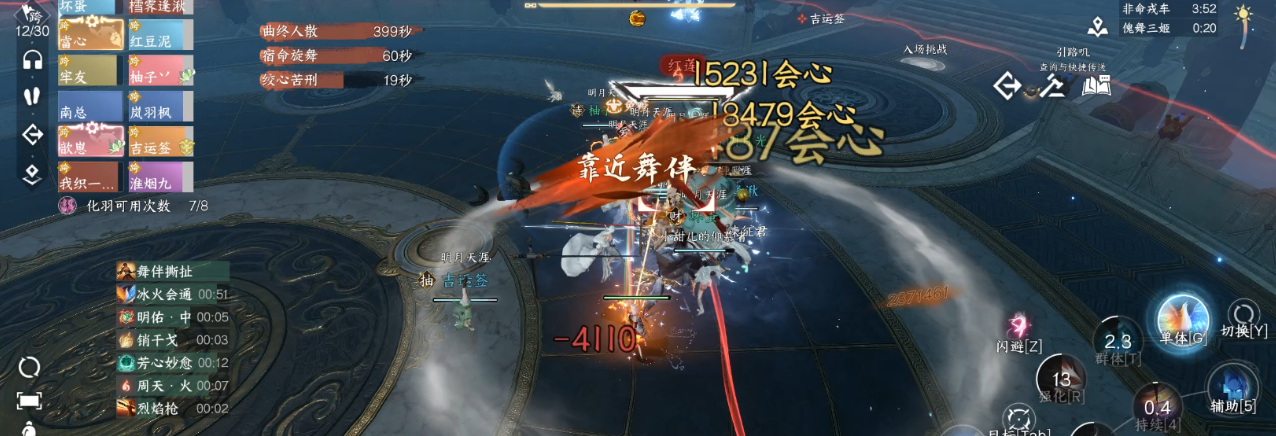Trigger the 辅助[5] support skill

(x=1232, y=388)
